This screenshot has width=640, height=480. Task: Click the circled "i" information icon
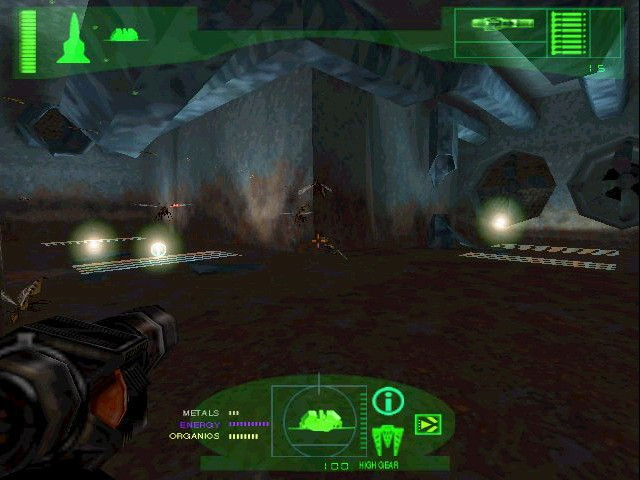click(x=388, y=402)
